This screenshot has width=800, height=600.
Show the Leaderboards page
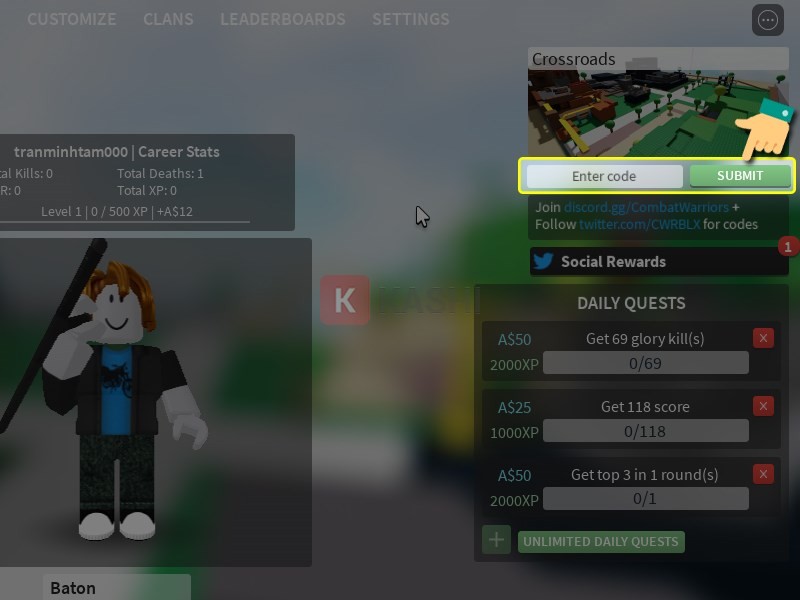(282, 19)
